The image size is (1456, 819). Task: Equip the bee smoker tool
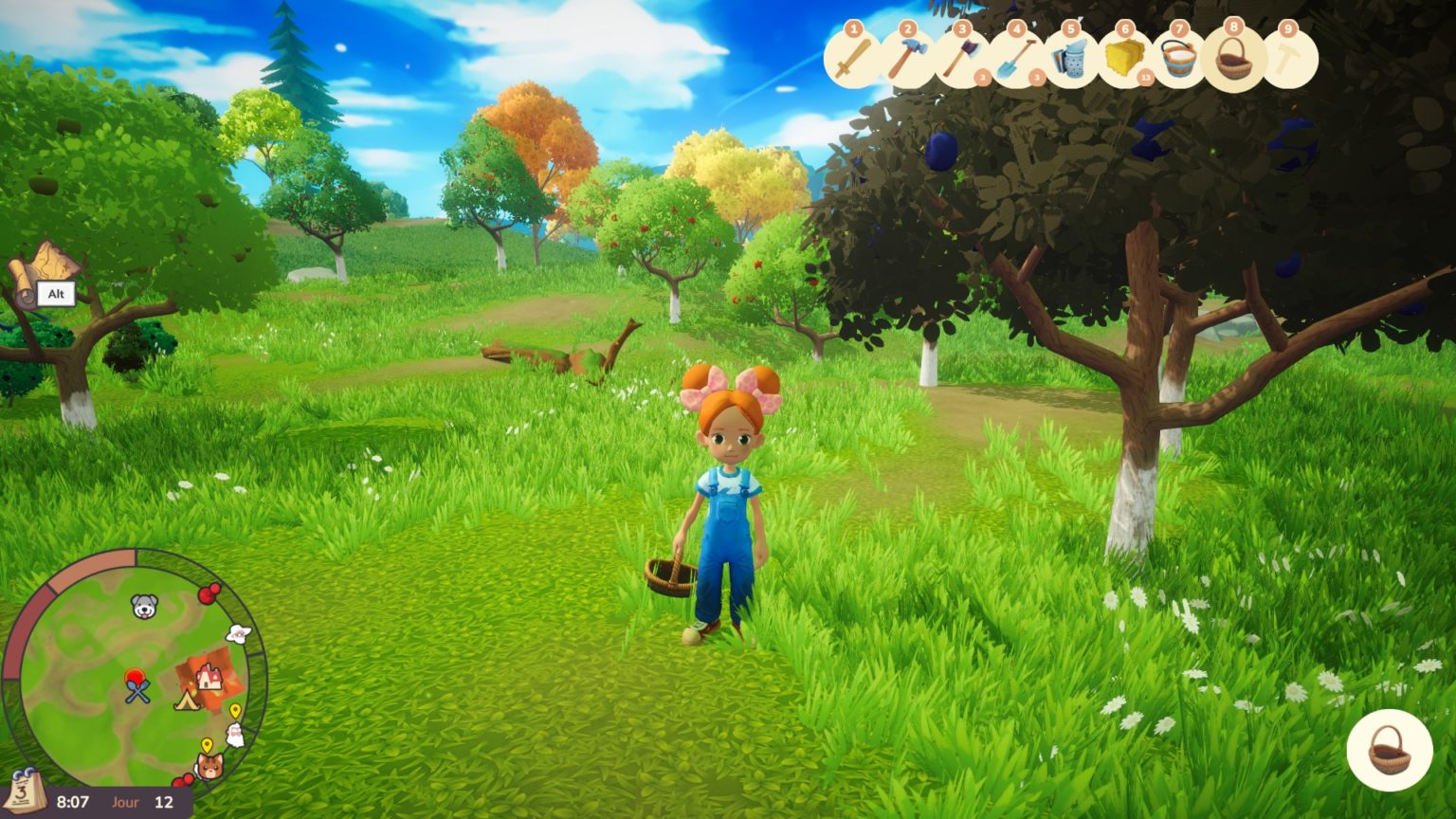point(1070,60)
